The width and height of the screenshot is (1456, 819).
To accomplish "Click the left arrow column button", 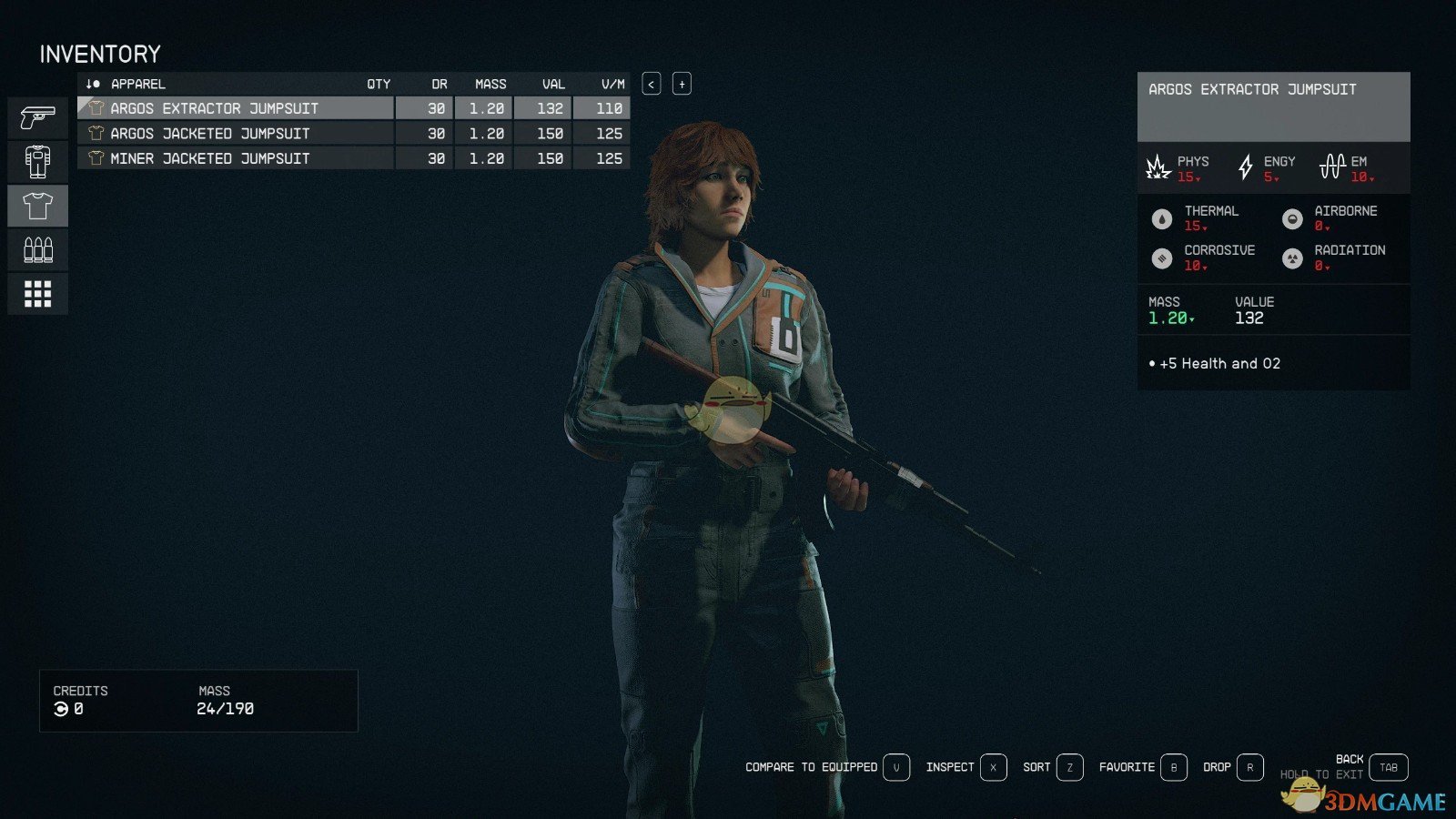I will tap(652, 84).
